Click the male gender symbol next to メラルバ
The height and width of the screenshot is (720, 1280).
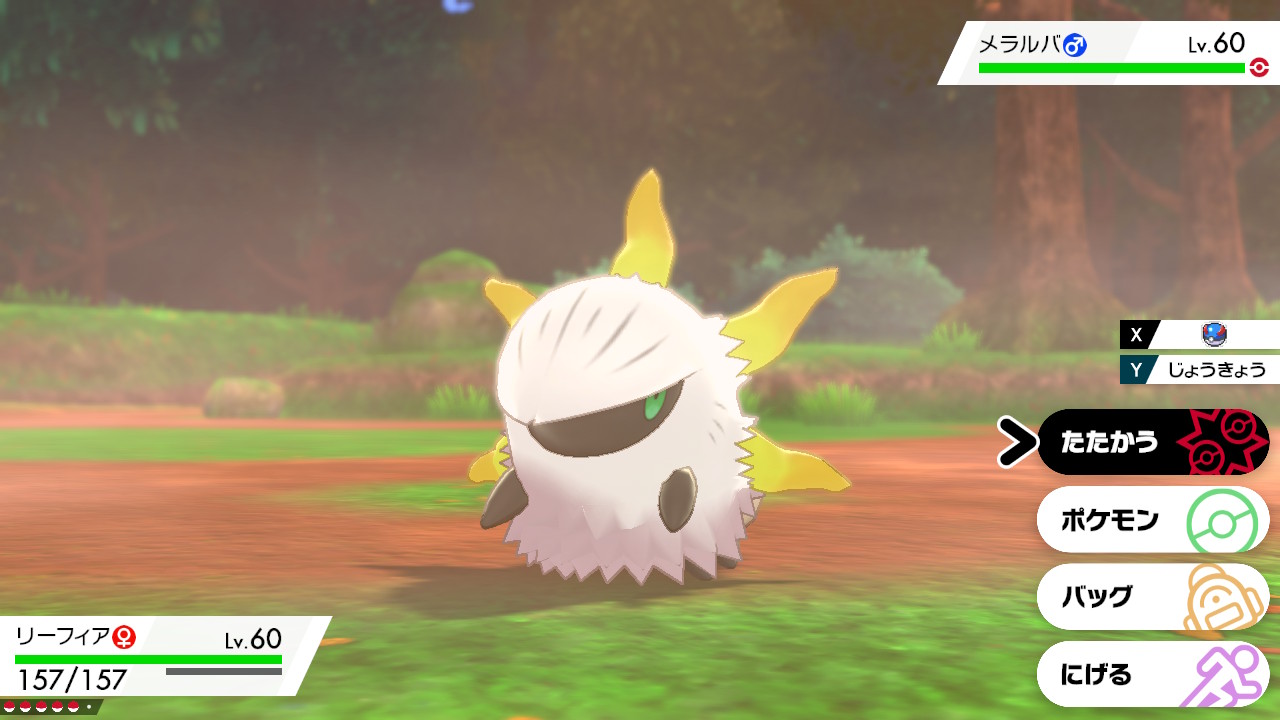pyautogui.click(x=1076, y=44)
